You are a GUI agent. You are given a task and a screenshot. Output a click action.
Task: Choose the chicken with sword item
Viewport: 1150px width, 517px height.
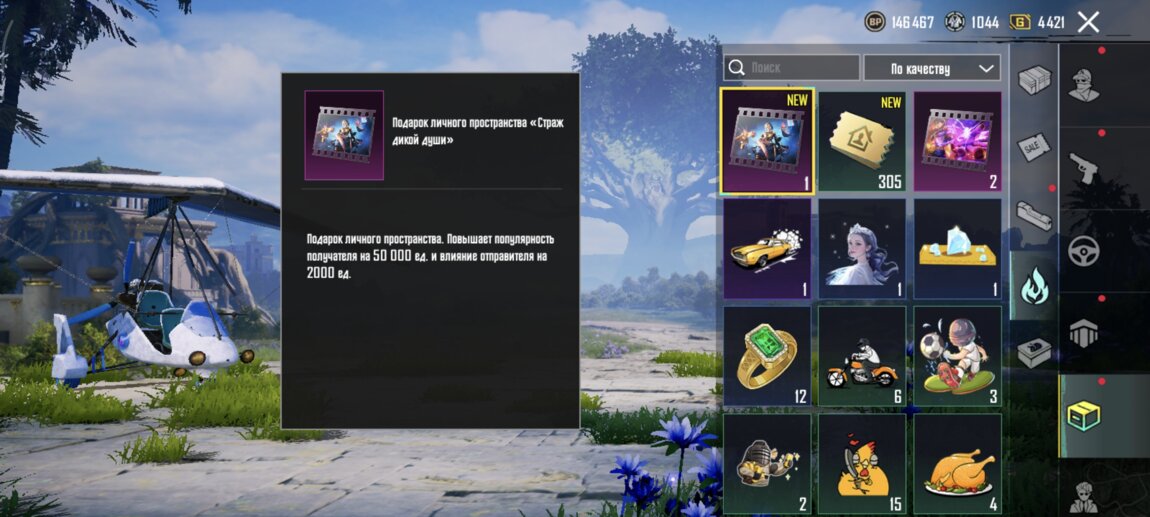pyautogui.click(x=862, y=462)
